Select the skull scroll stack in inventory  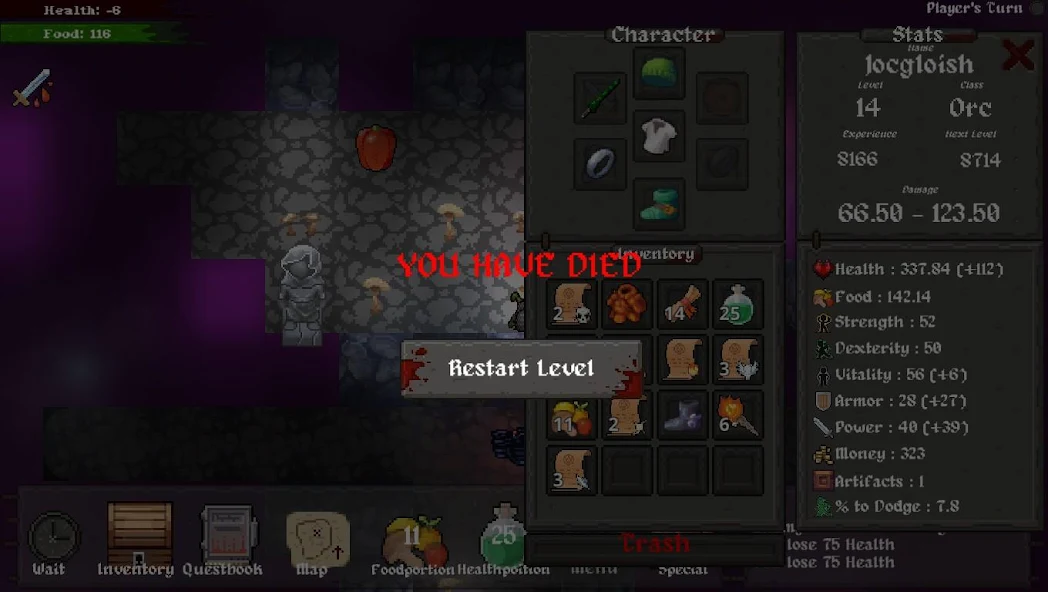pyautogui.click(x=572, y=304)
